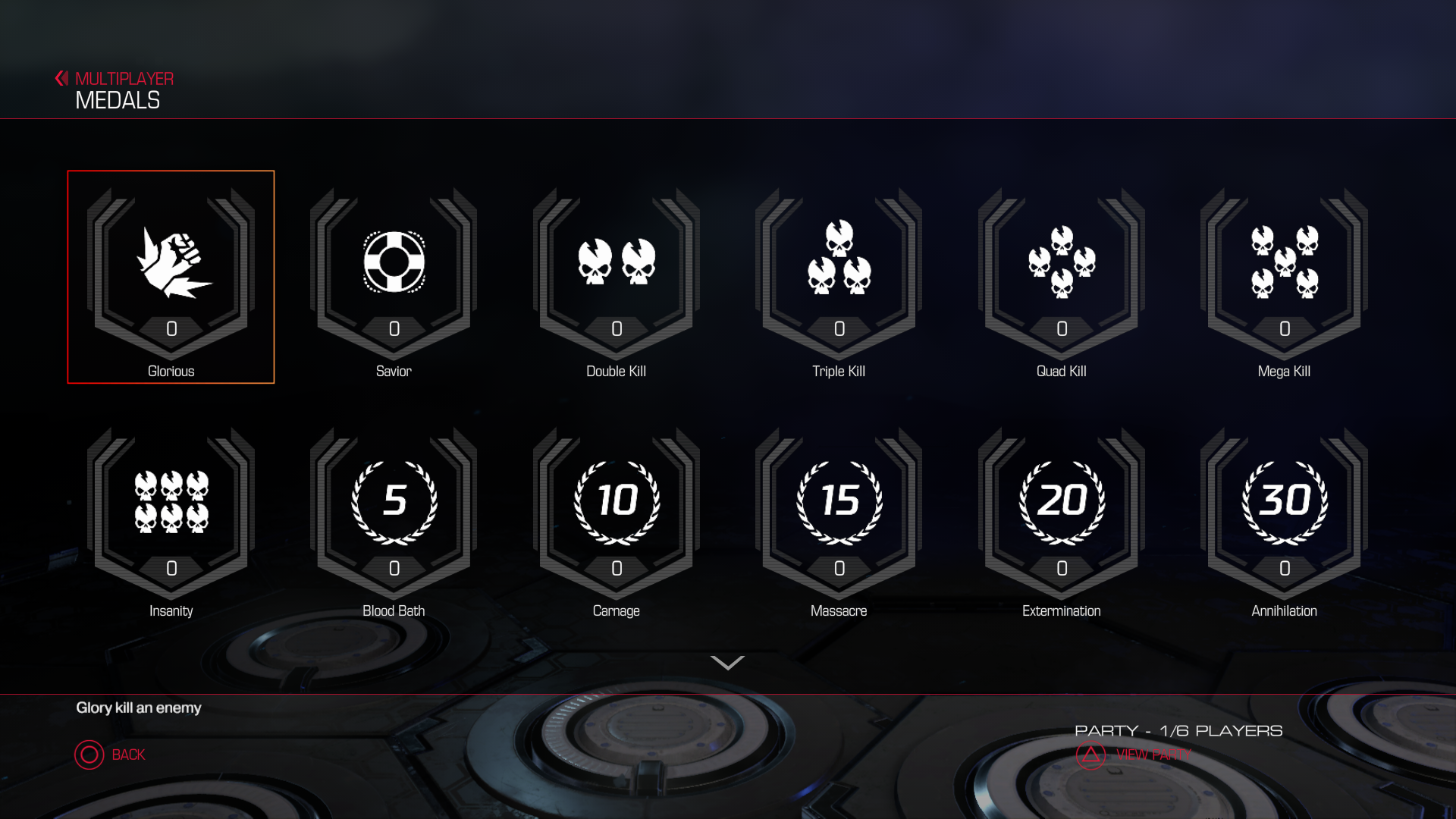Select the Glorious medal tile
The height and width of the screenshot is (819, 1456).
pyautogui.click(x=171, y=277)
